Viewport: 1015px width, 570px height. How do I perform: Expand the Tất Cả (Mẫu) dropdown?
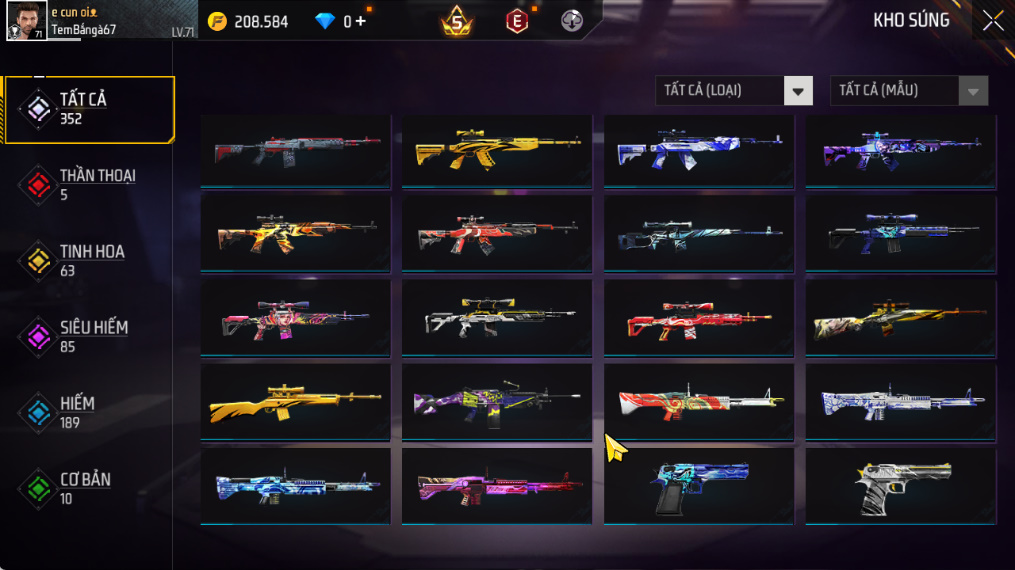click(x=908, y=91)
